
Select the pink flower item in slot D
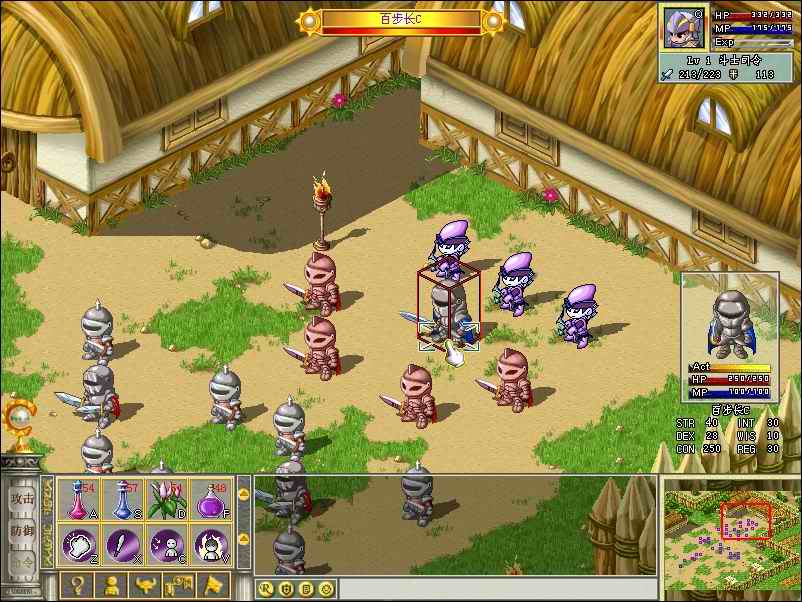(166, 499)
